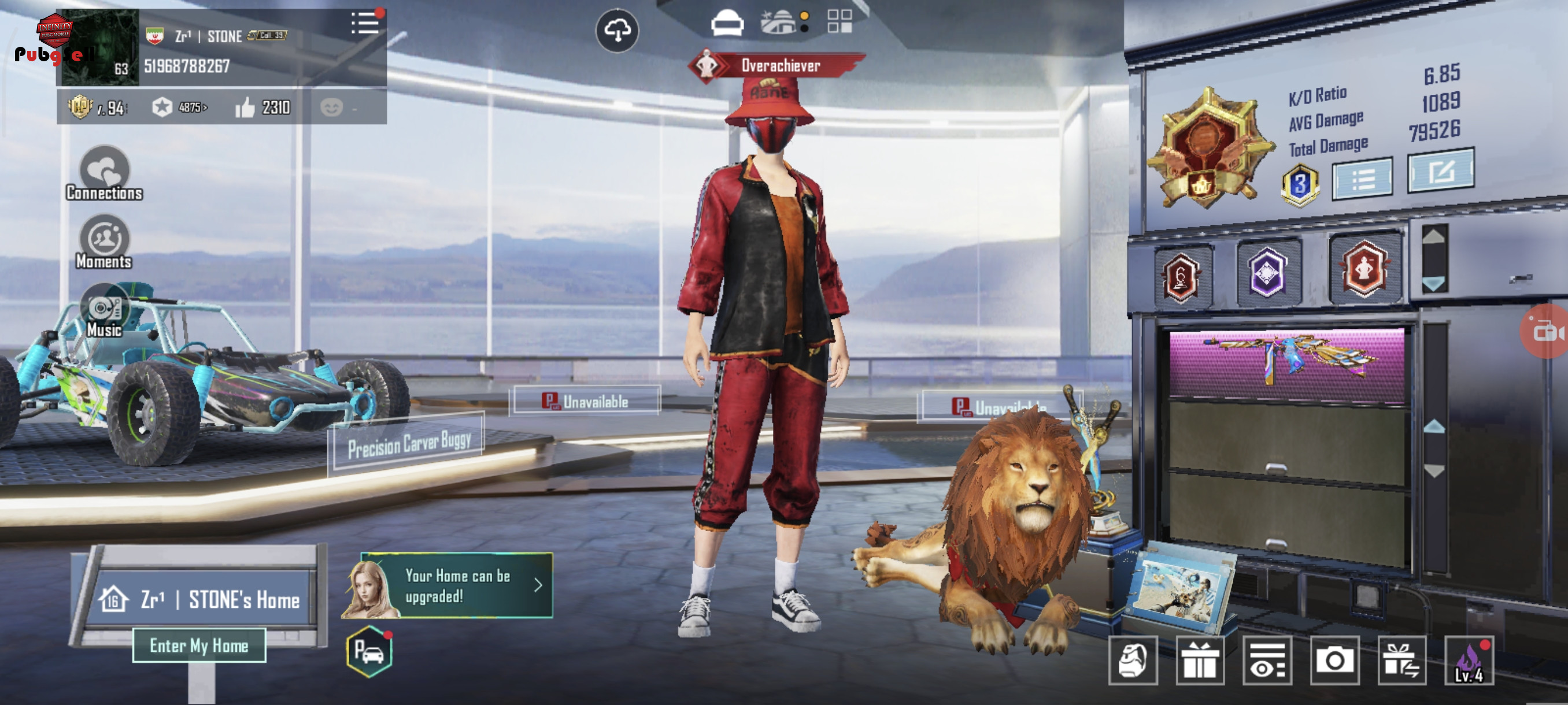Open the gift box icon
Image resolution: width=1568 pixels, height=705 pixels.
click(x=1200, y=660)
